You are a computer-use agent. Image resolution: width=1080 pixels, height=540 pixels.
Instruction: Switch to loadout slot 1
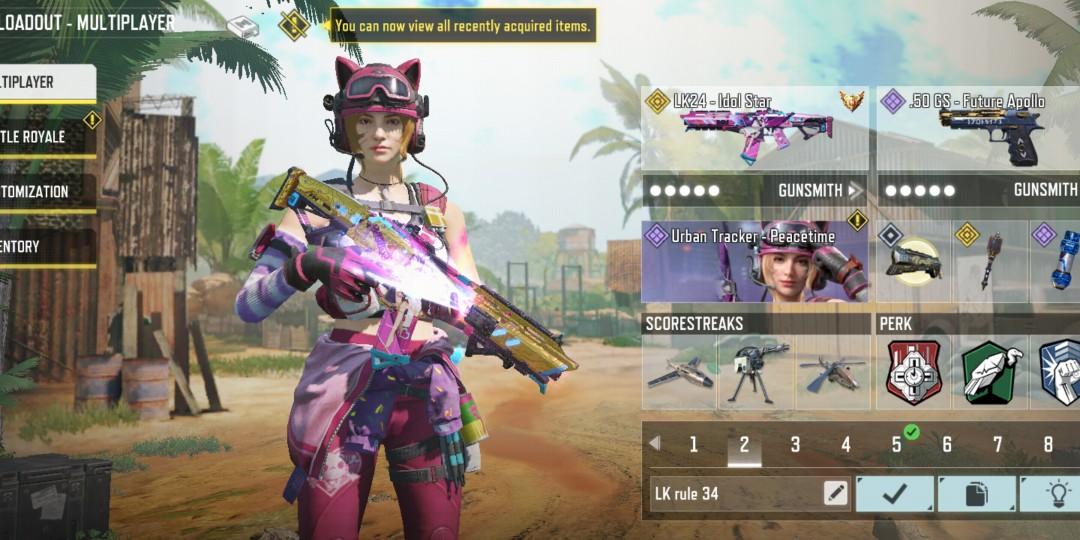coord(693,445)
